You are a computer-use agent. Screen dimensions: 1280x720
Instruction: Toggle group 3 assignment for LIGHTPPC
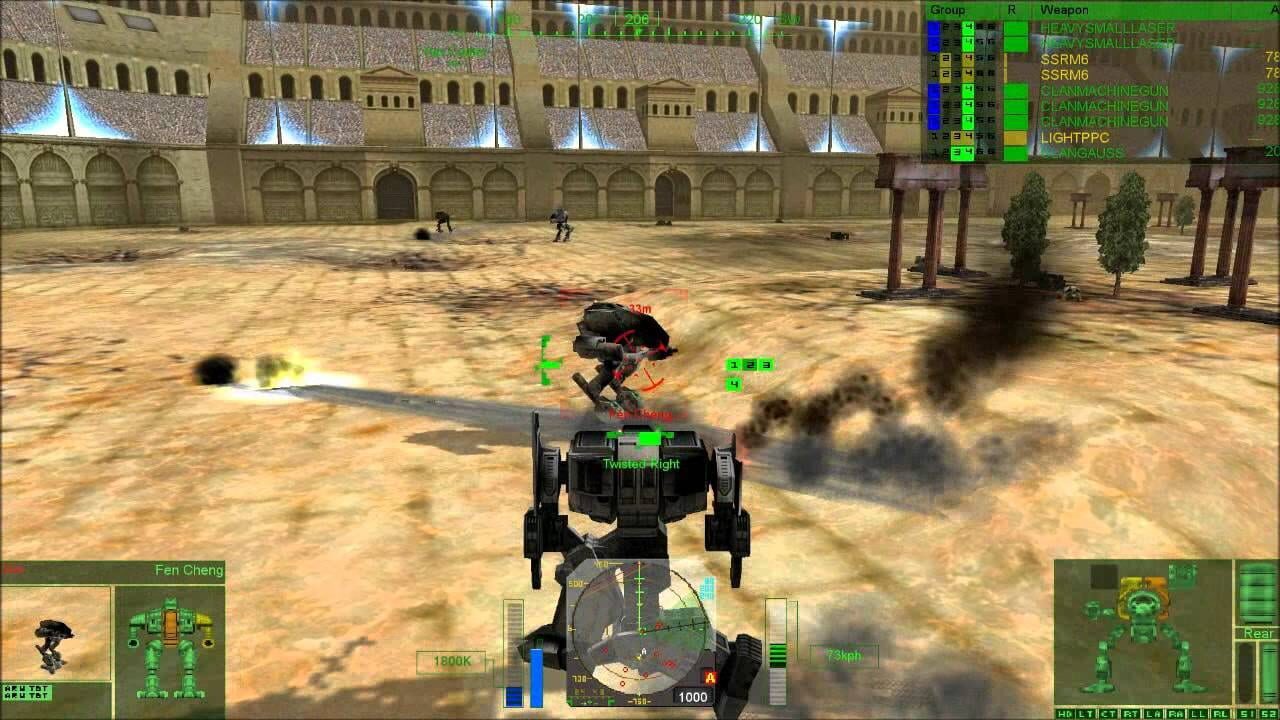coord(956,136)
